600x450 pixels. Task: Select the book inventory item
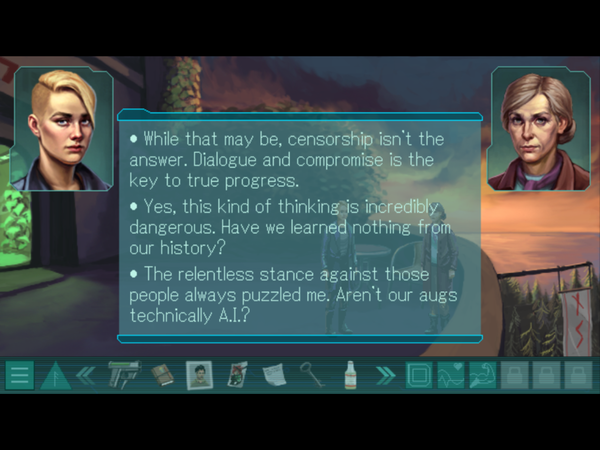click(163, 376)
